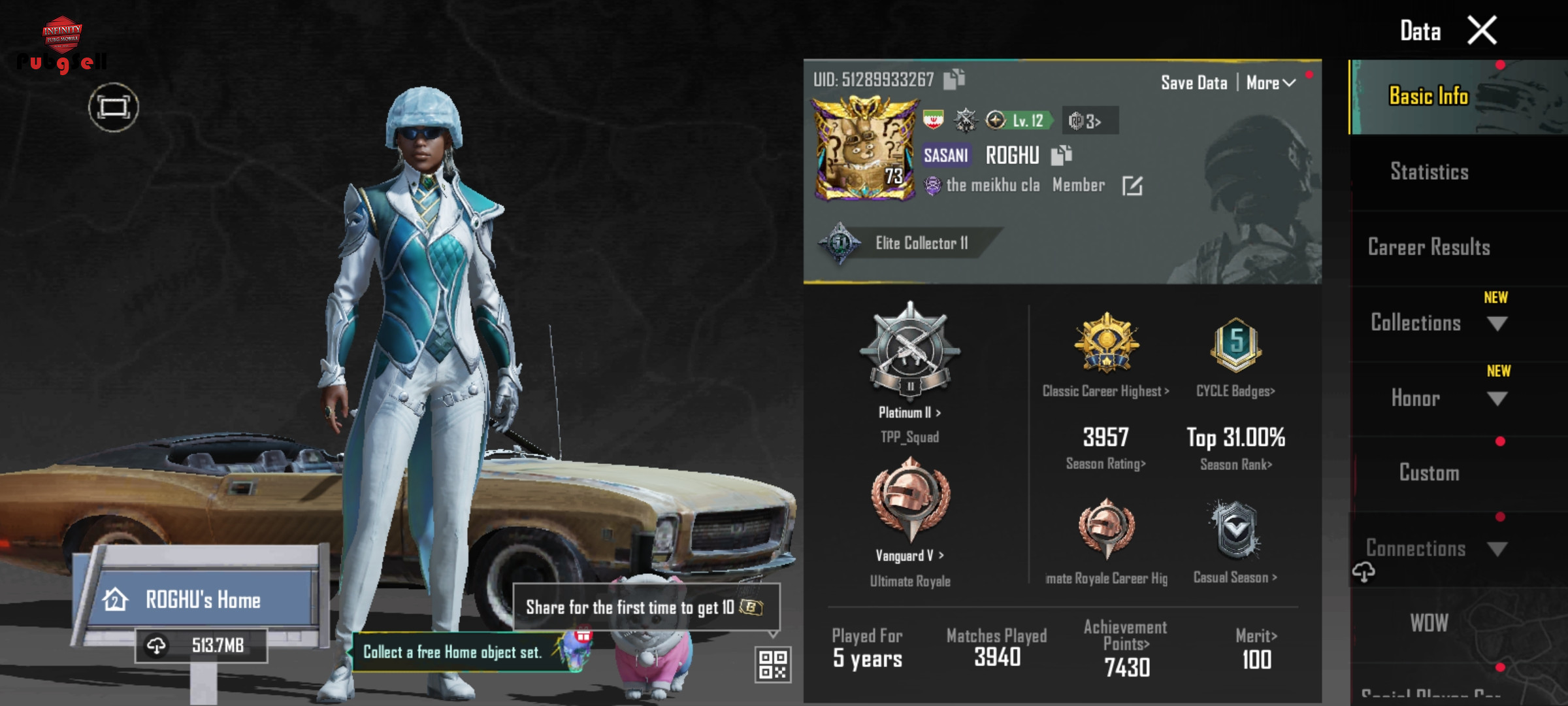This screenshot has height=706, width=1568.
Task: Copy the player name ROGHU
Action: click(1061, 155)
